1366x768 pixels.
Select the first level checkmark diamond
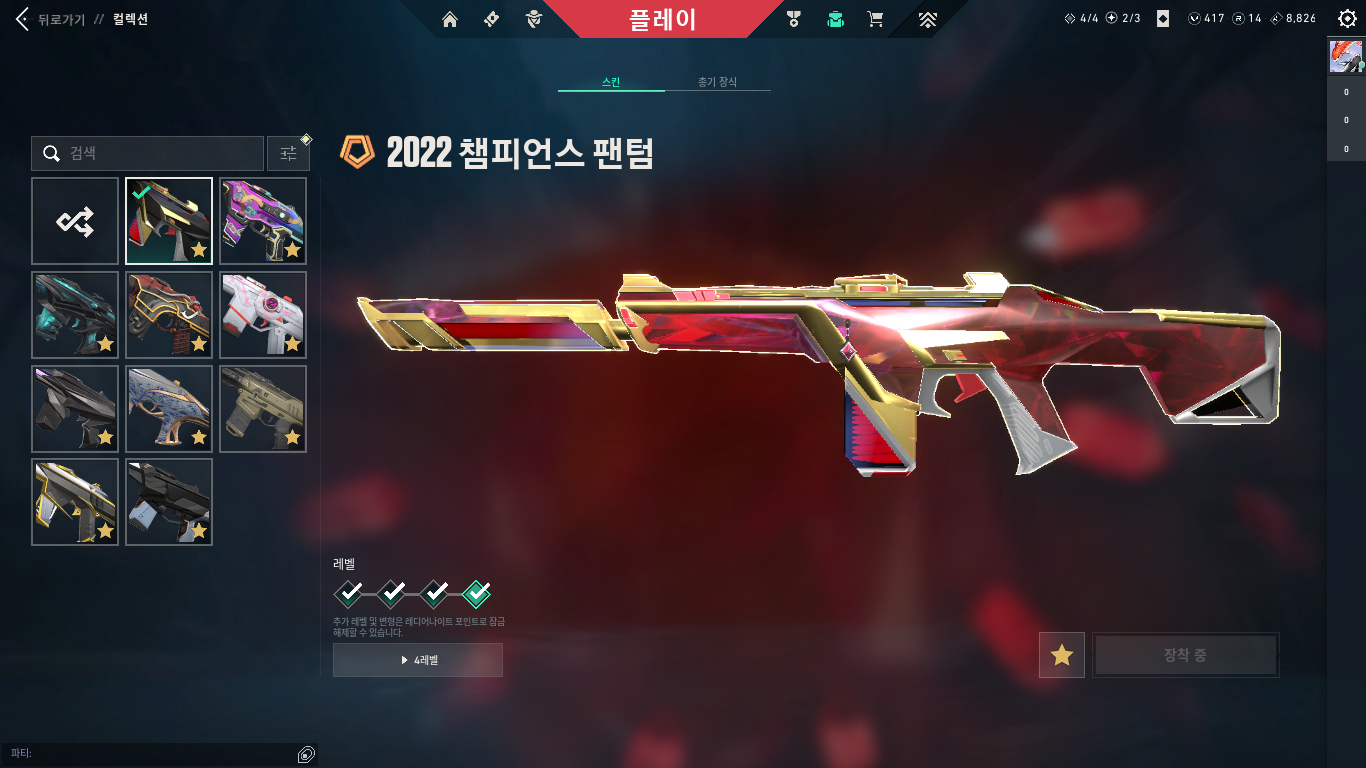pos(349,594)
